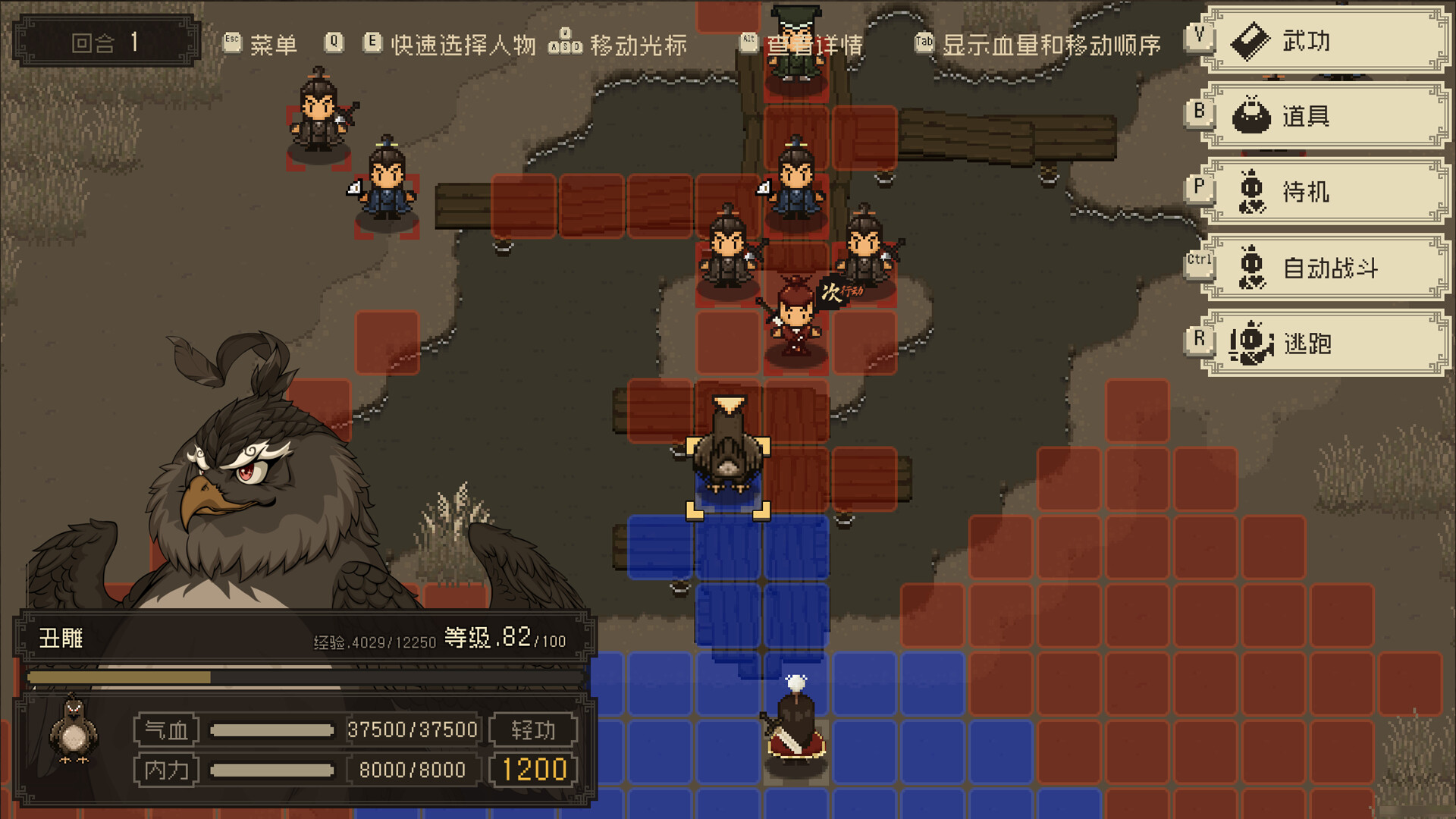This screenshot has height=819, width=1456.
Task: Select 逃跑 to flee the battle
Action: 1327,344
